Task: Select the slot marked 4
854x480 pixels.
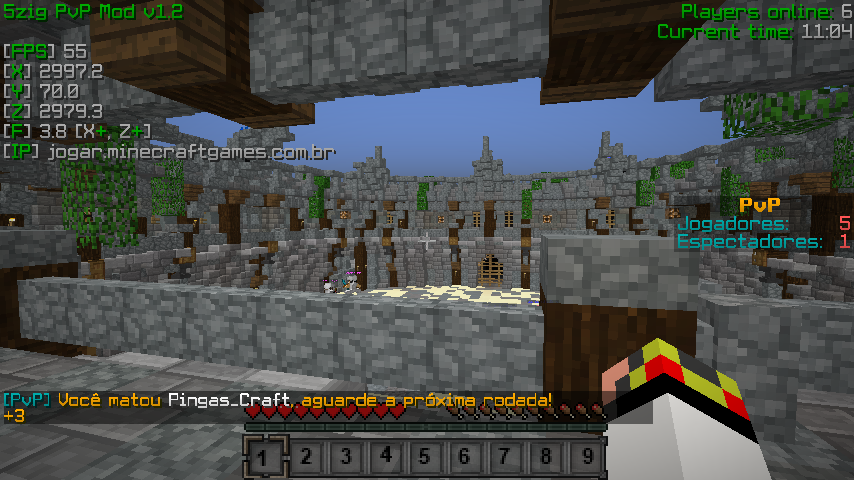Action: [x=386, y=458]
